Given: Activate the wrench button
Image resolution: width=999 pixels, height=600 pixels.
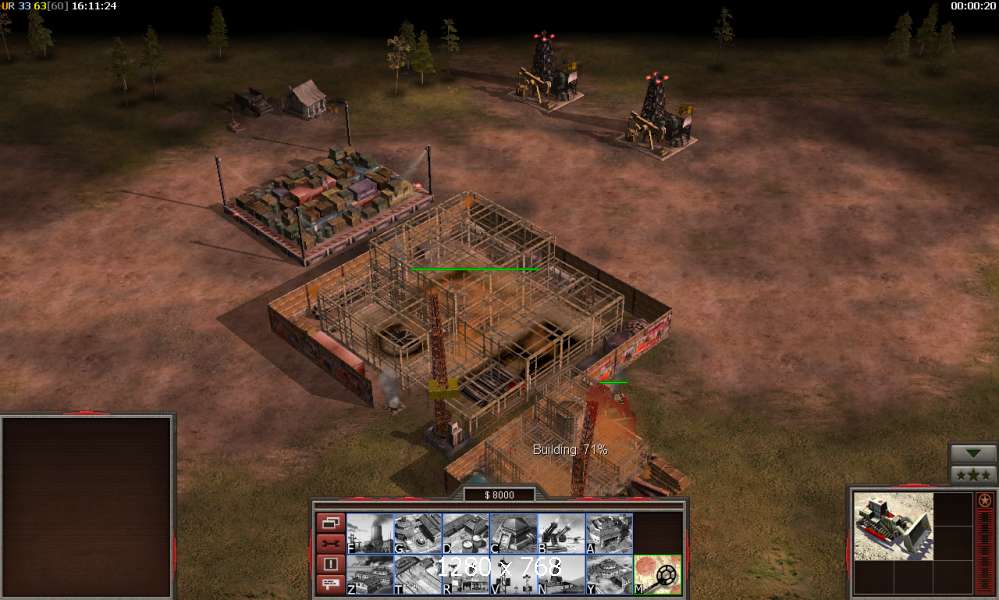Looking at the screenshot, I should pos(331,543).
